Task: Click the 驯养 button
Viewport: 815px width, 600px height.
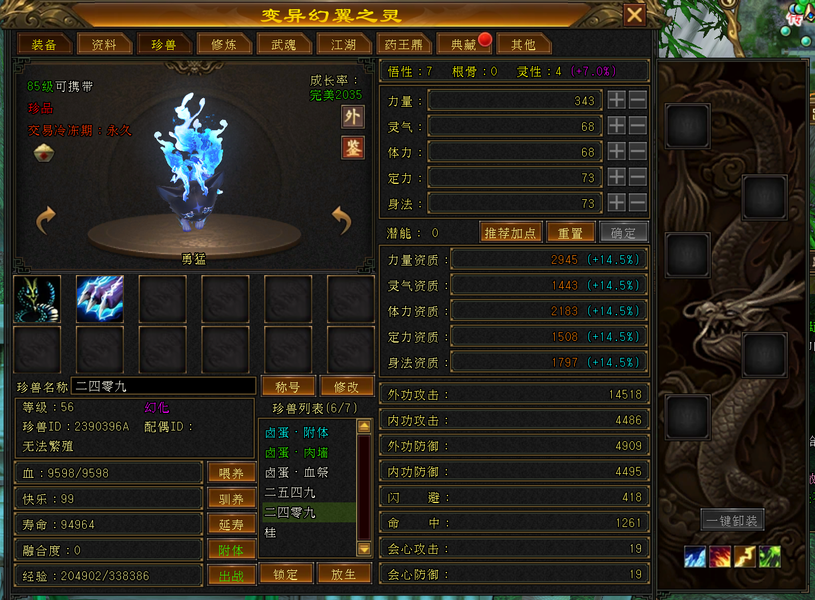Action: click(231, 499)
